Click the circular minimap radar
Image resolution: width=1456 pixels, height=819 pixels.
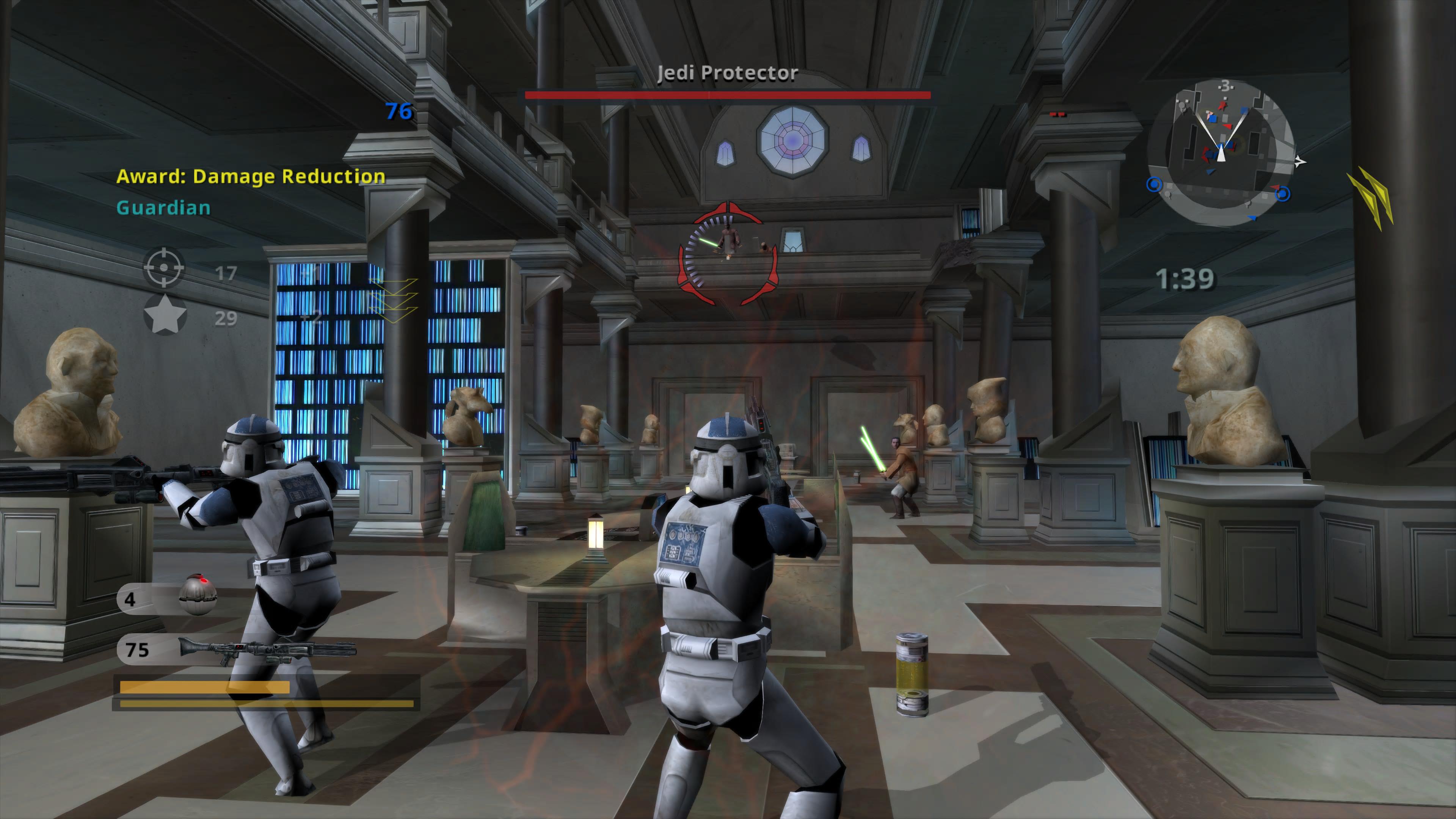[1221, 152]
